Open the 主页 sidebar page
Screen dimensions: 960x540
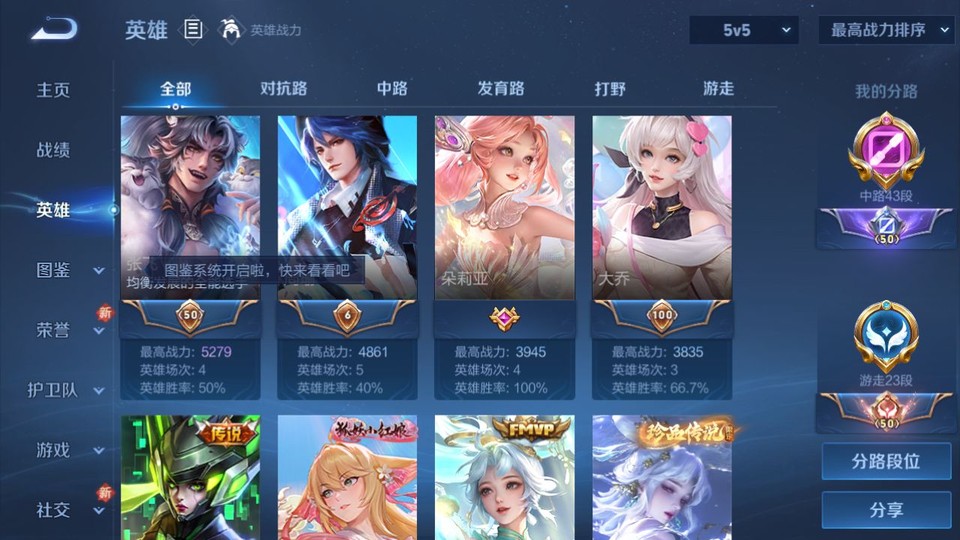[x=54, y=90]
